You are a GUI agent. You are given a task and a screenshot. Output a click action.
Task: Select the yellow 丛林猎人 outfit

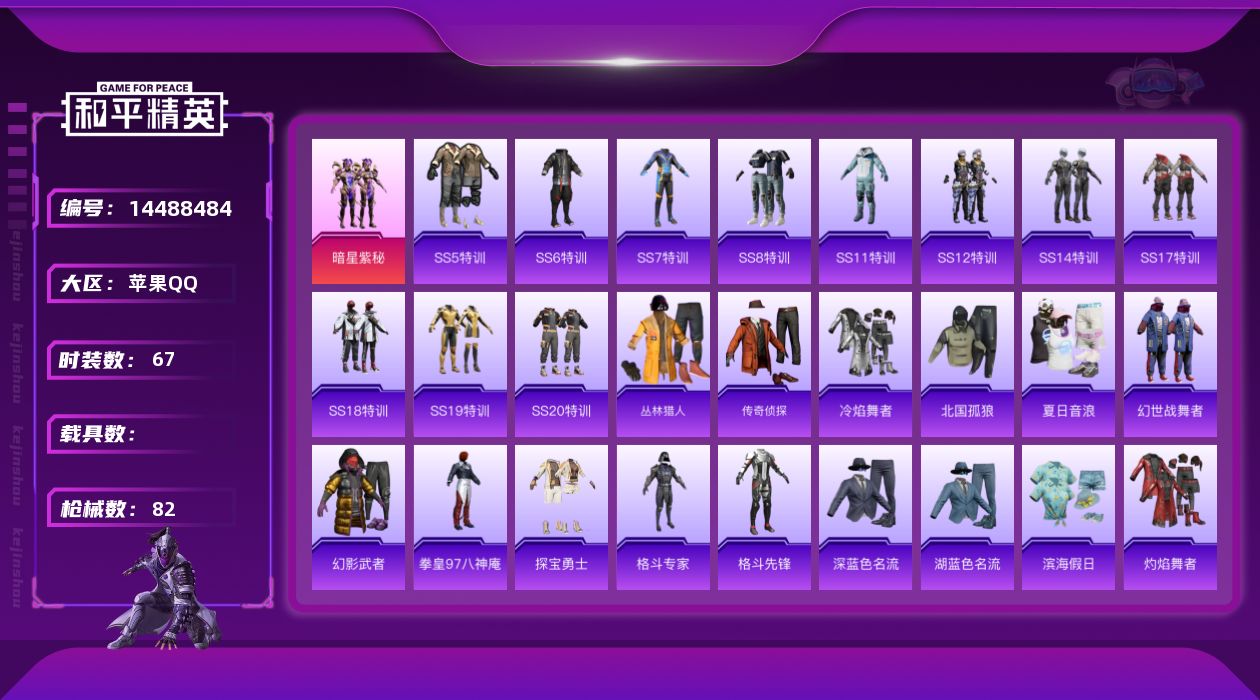[663, 363]
